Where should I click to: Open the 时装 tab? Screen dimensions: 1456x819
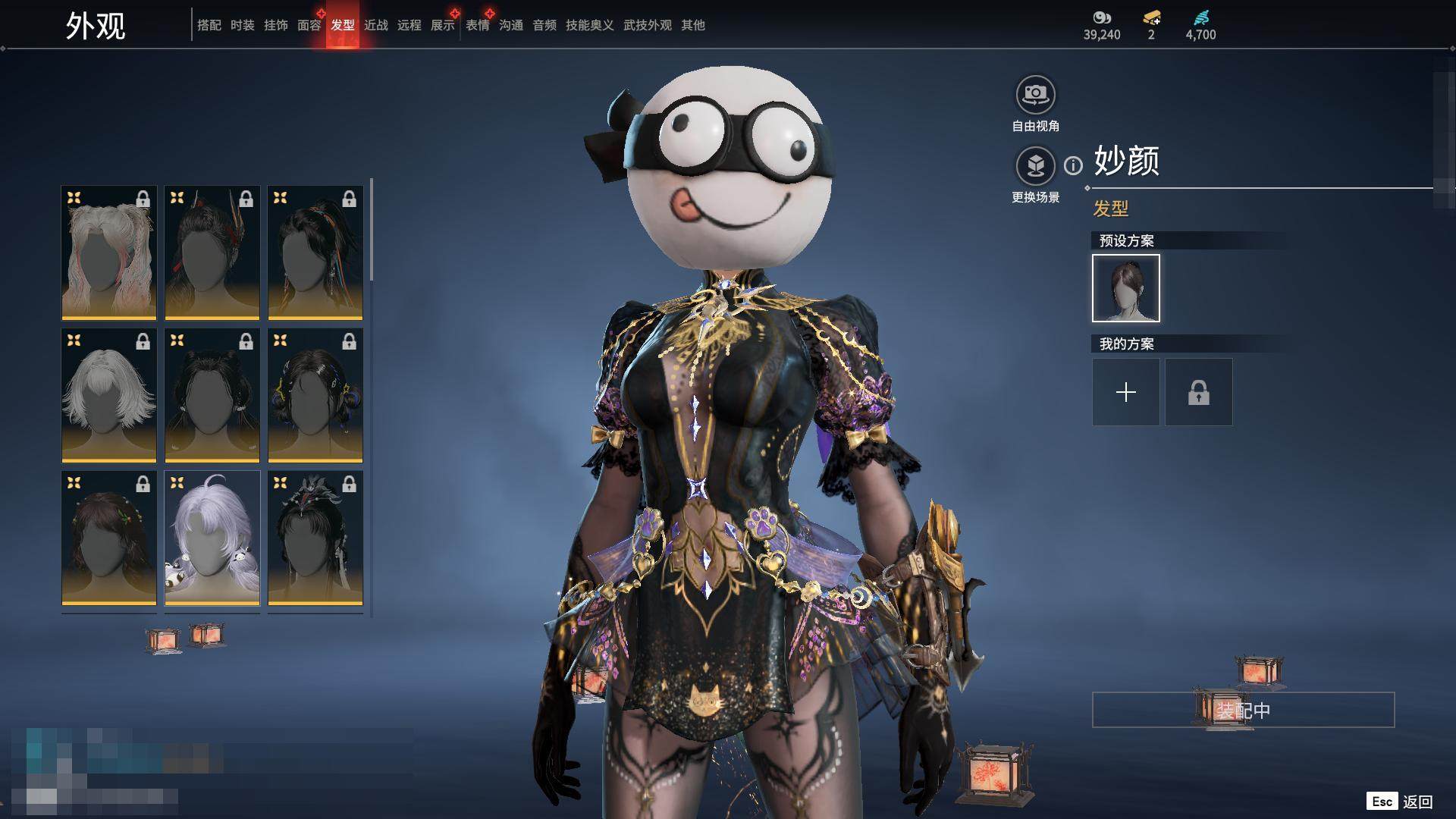coord(243,25)
